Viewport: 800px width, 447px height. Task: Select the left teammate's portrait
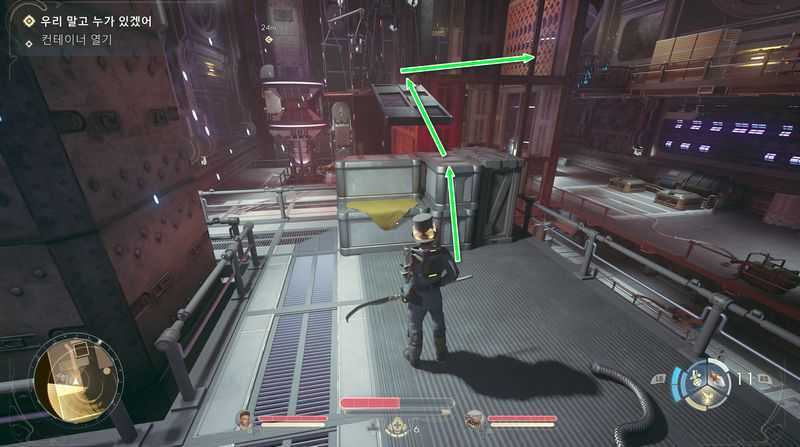click(x=244, y=419)
